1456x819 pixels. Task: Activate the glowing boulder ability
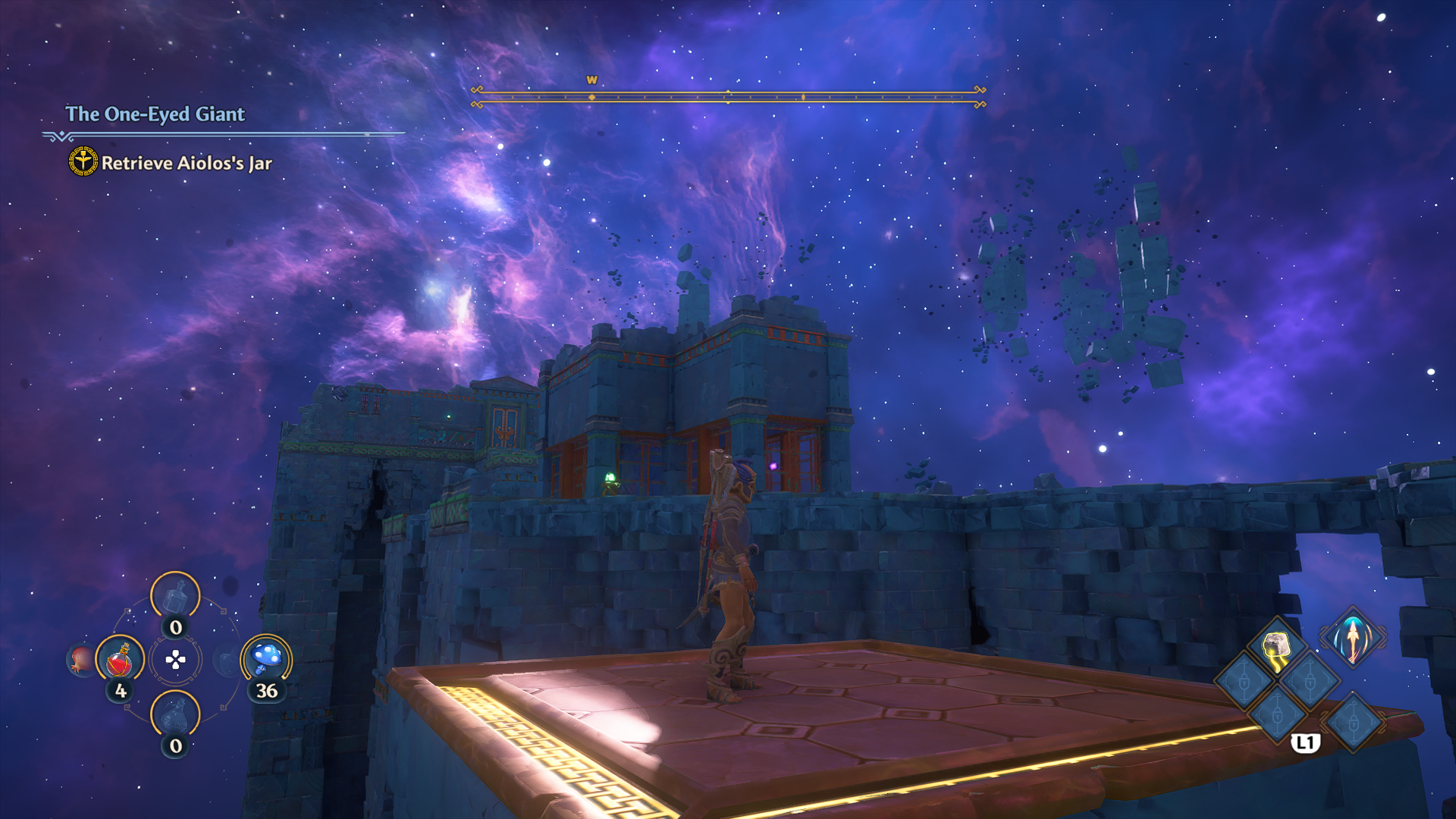pos(1277,648)
